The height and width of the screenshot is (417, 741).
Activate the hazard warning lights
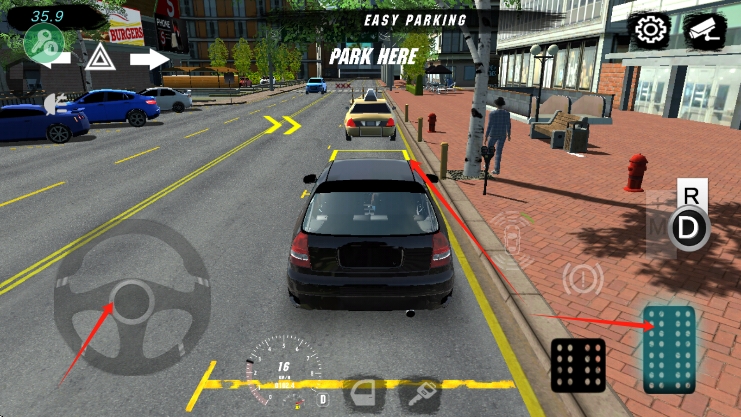point(99,59)
